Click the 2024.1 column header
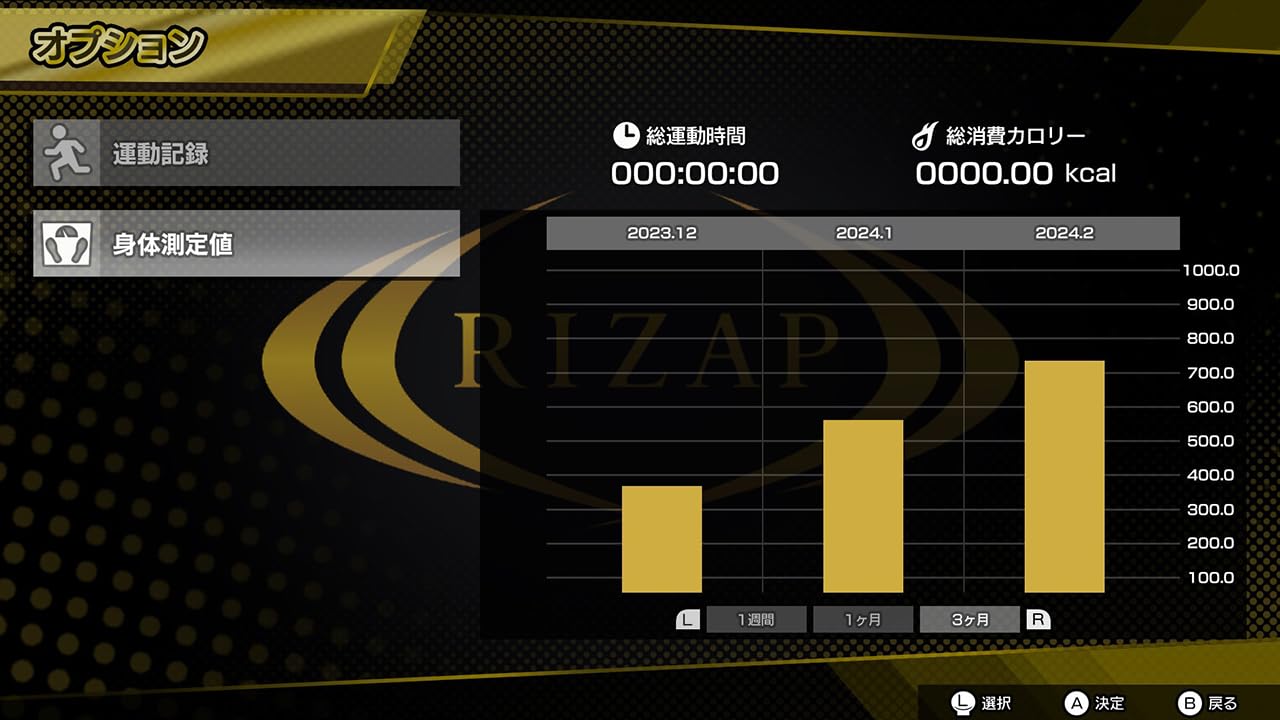Screen dimensions: 1280x720 click(863, 233)
